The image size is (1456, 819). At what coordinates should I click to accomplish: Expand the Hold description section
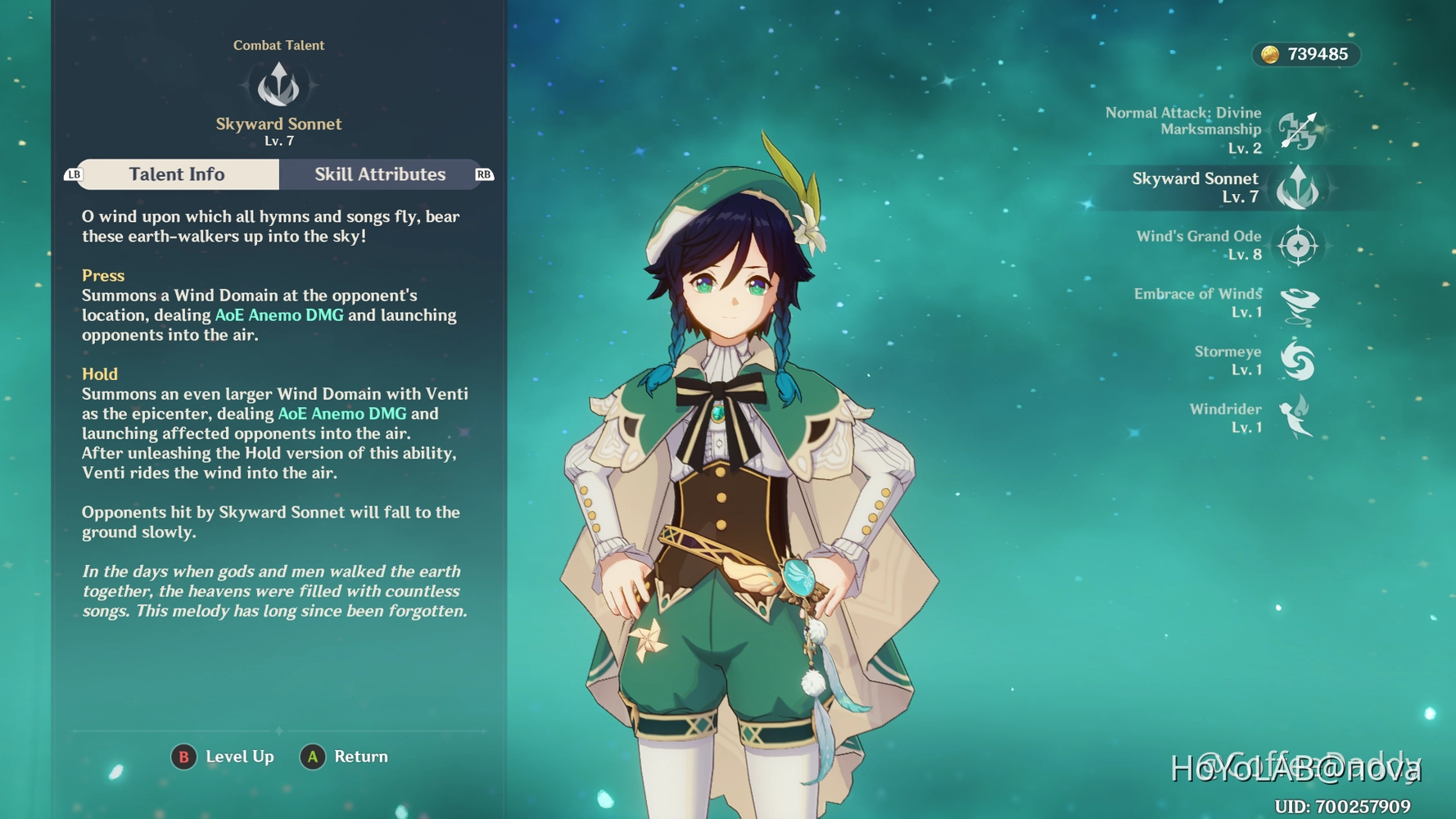pos(100,373)
